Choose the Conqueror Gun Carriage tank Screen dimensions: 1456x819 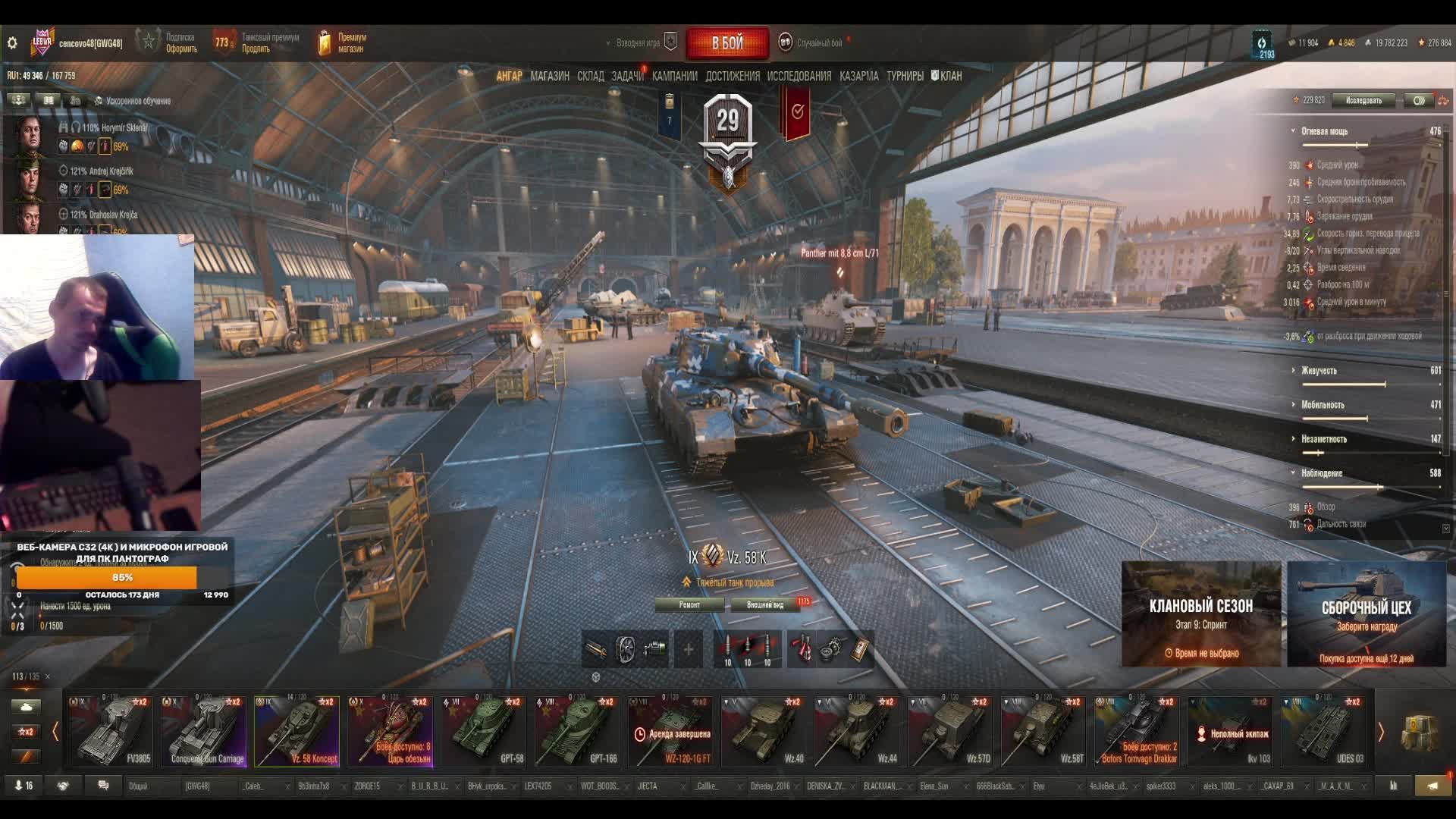click(204, 731)
